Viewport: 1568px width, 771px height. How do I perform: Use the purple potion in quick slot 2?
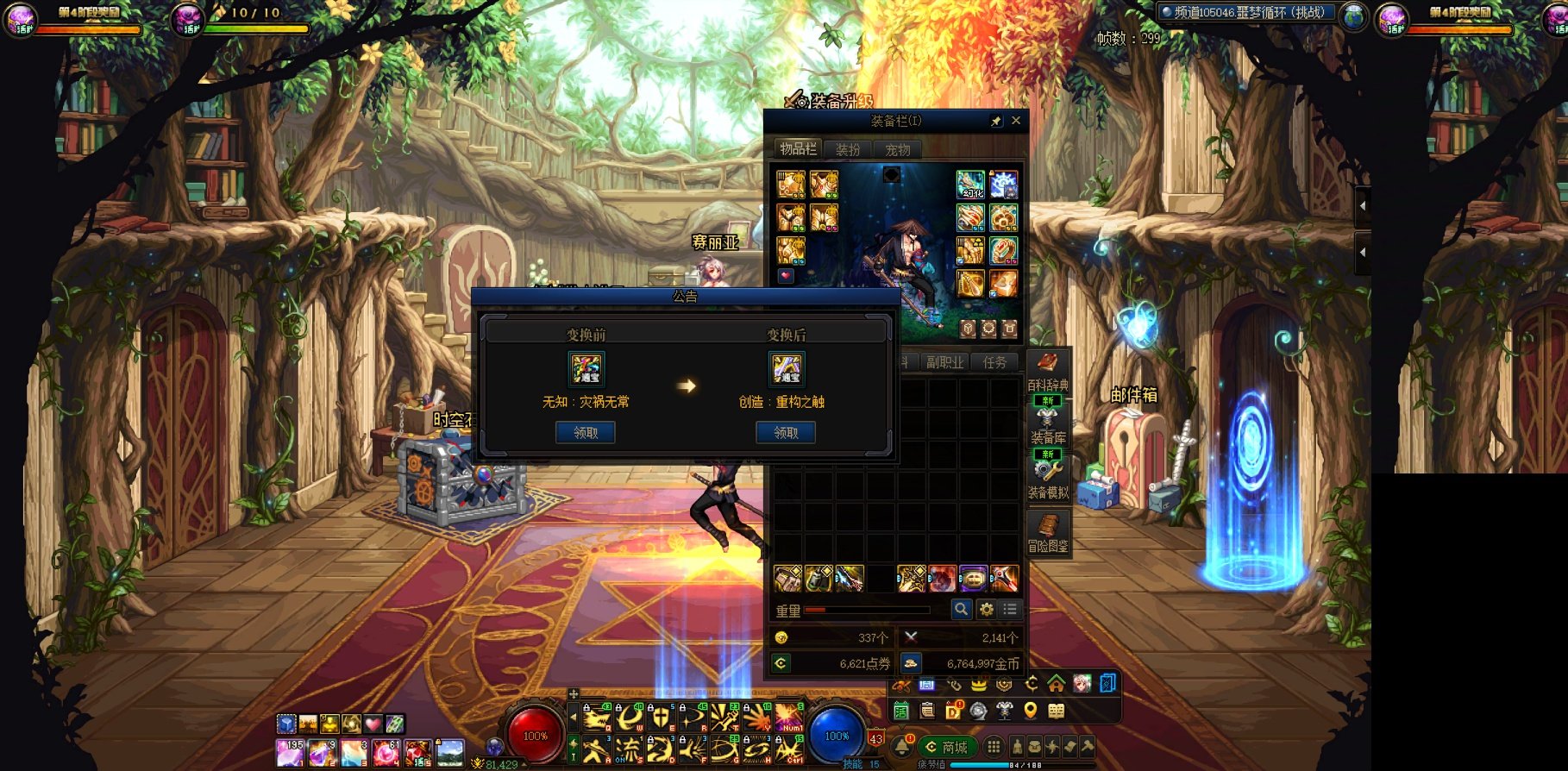[x=321, y=752]
